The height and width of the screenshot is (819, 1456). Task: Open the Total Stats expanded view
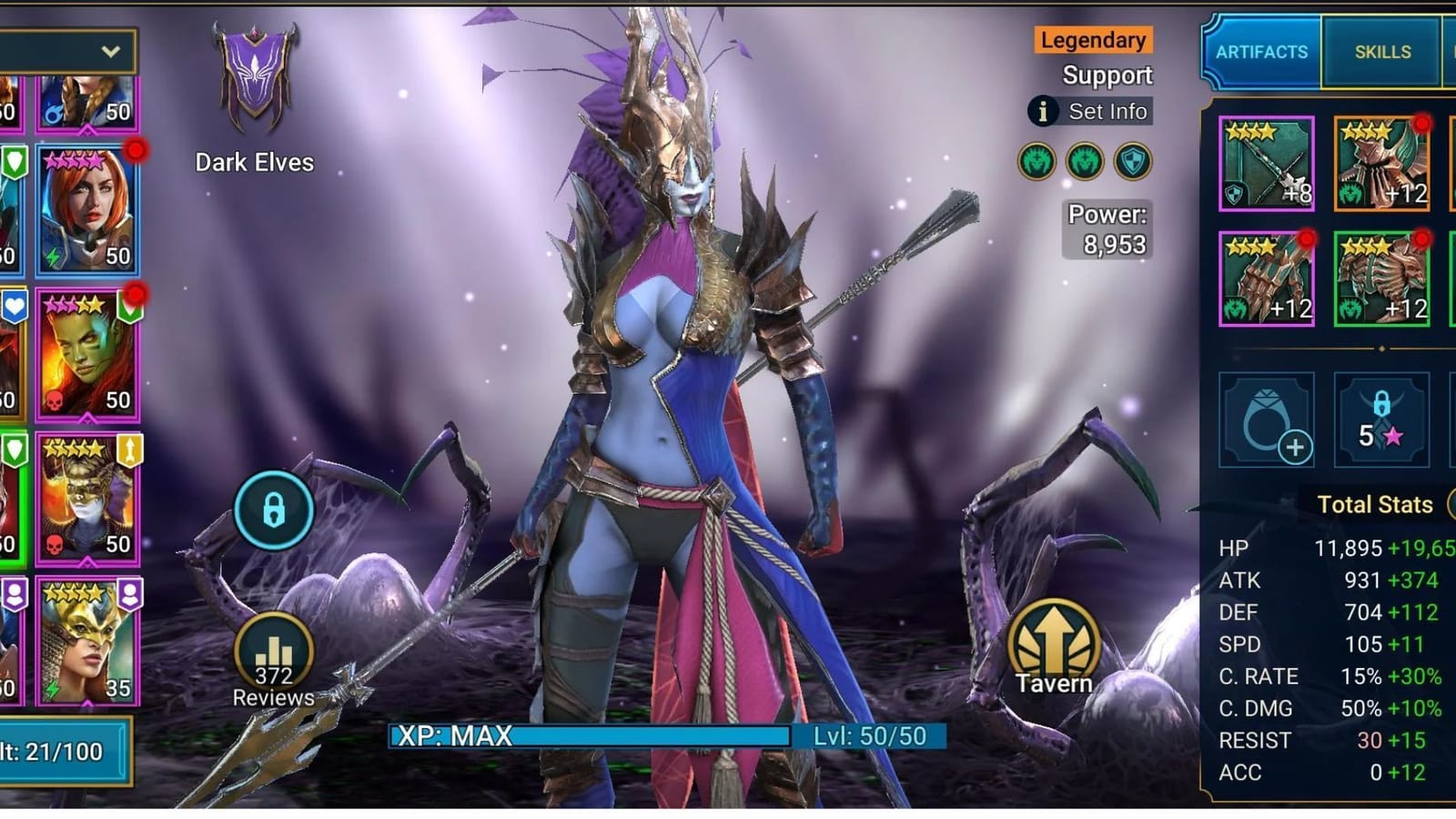pos(1377,504)
